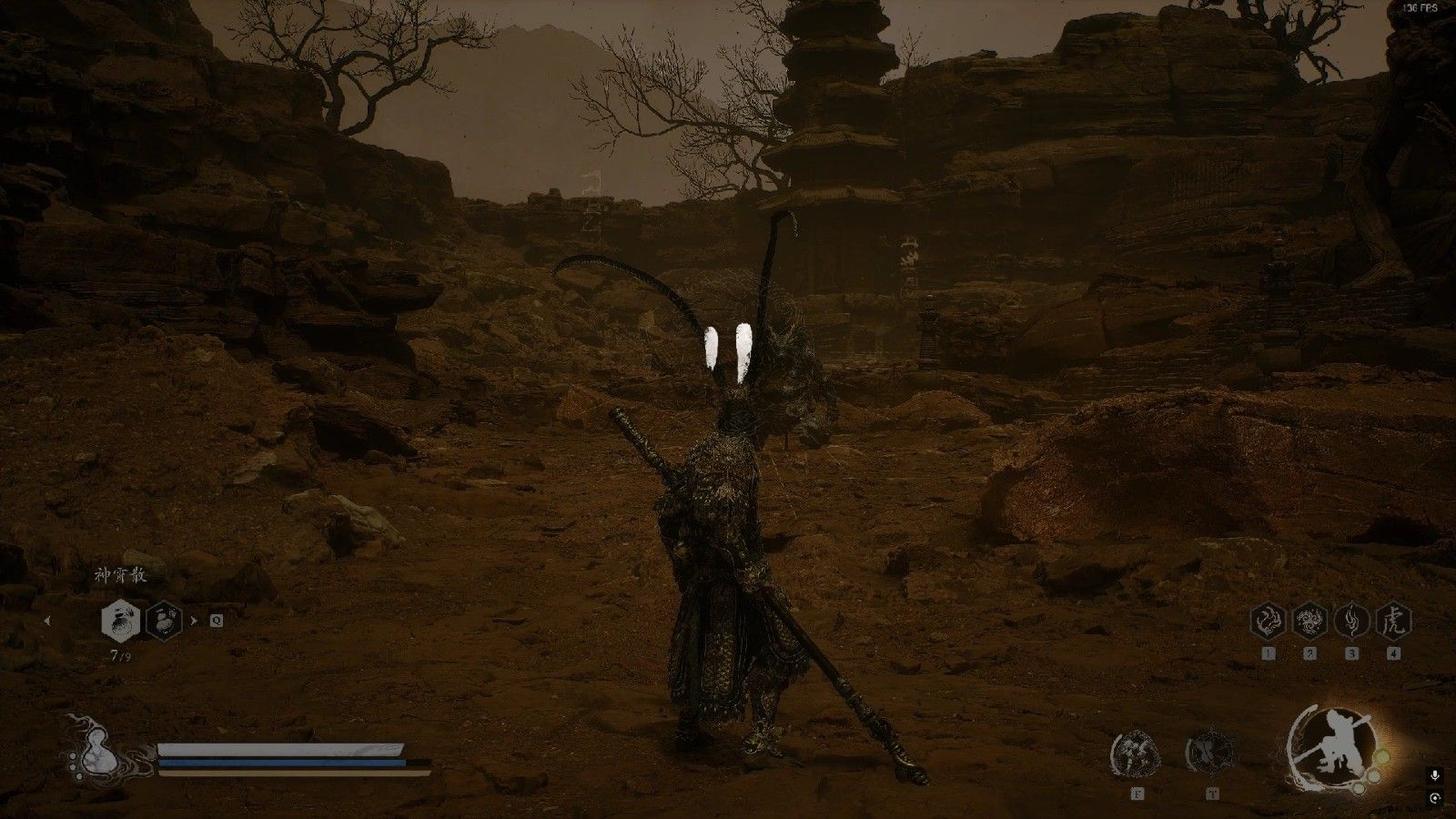
Task: Use the wisp flame spell in slot 3
Action: pos(1351,622)
